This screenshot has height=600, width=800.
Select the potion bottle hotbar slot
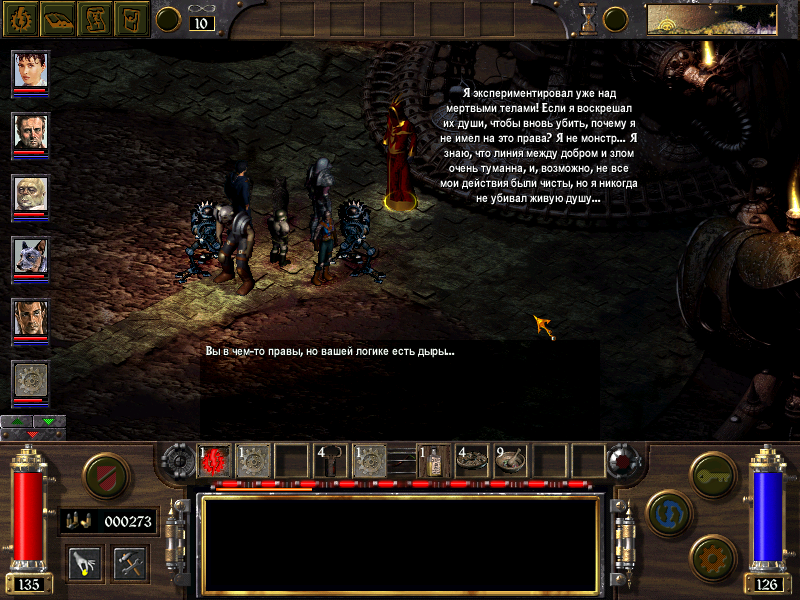(x=433, y=459)
